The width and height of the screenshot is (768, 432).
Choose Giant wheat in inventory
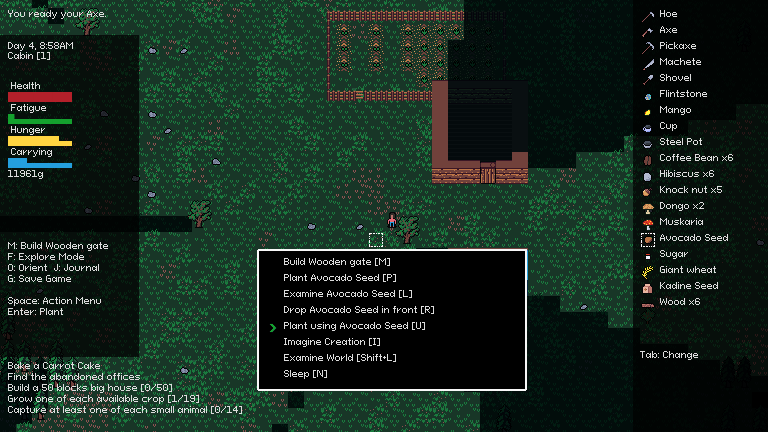tap(687, 270)
